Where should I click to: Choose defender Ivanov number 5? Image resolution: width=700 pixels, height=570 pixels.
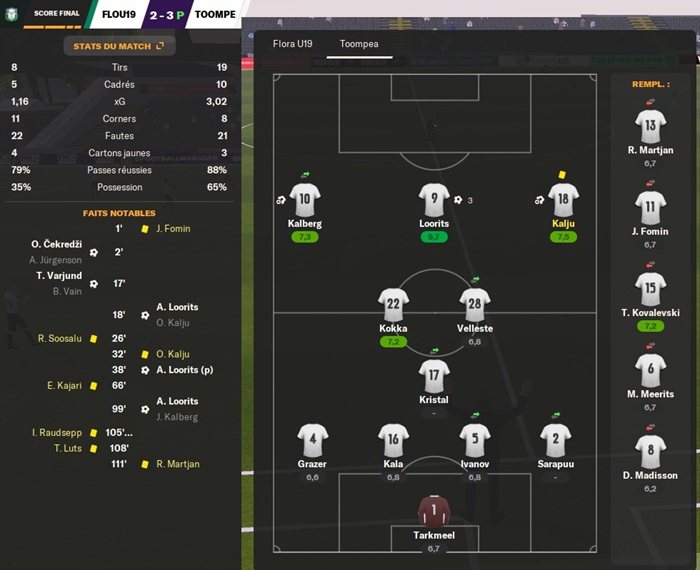(x=474, y=441)
